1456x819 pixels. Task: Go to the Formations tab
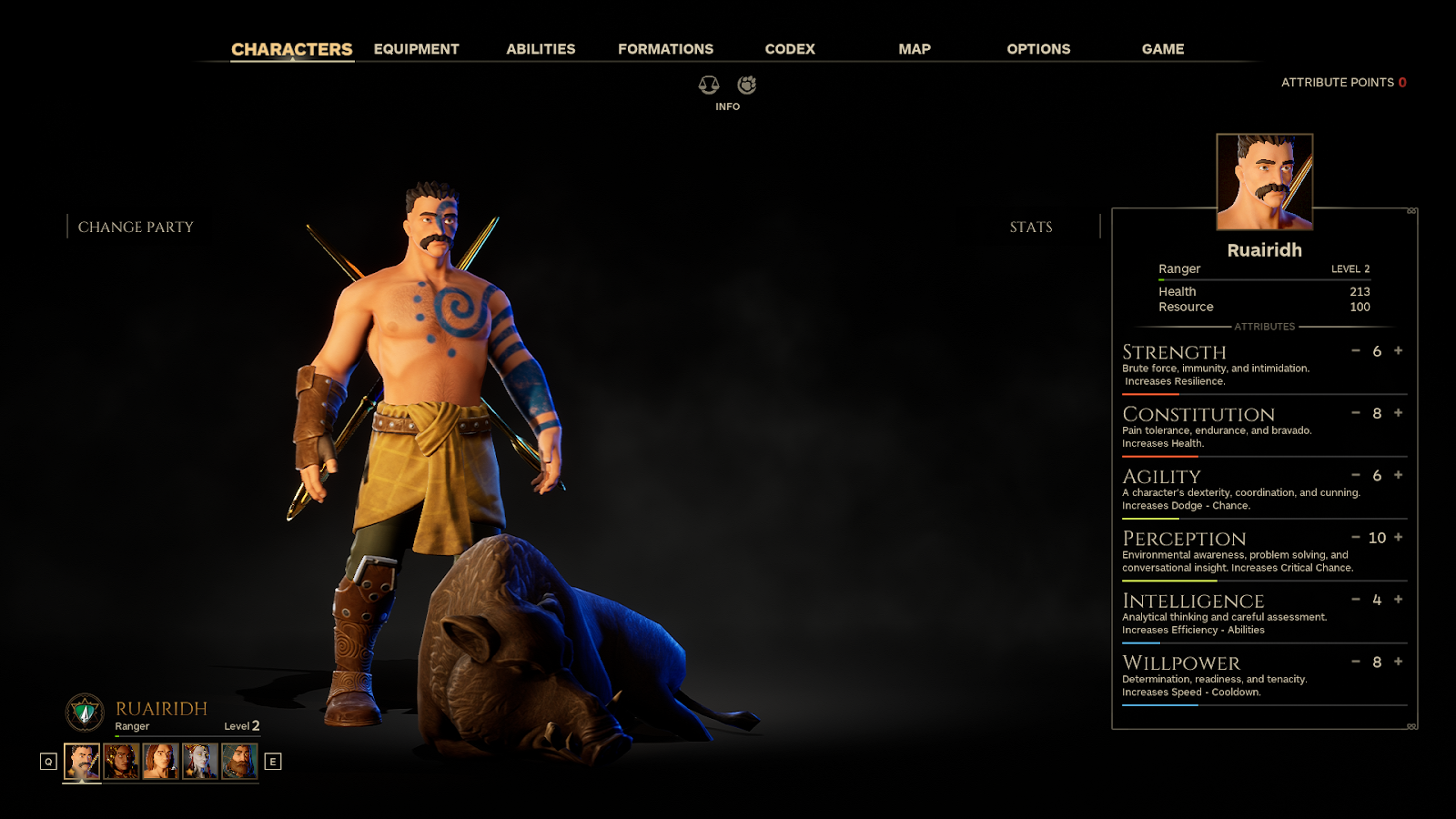pos(665,49)
